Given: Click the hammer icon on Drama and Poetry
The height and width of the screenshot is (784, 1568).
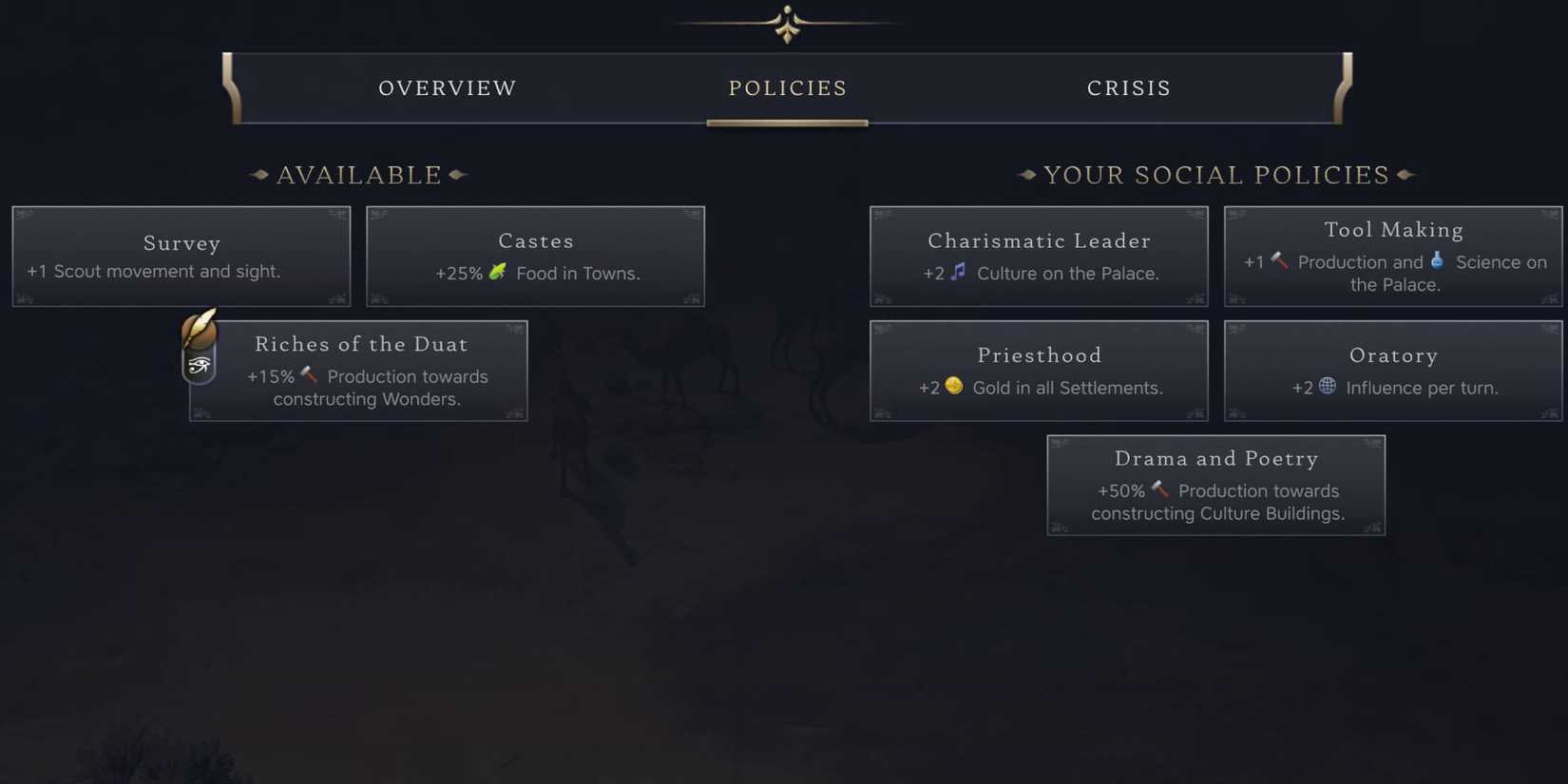Looking at the screenshot, I should tap(1158, 489).
